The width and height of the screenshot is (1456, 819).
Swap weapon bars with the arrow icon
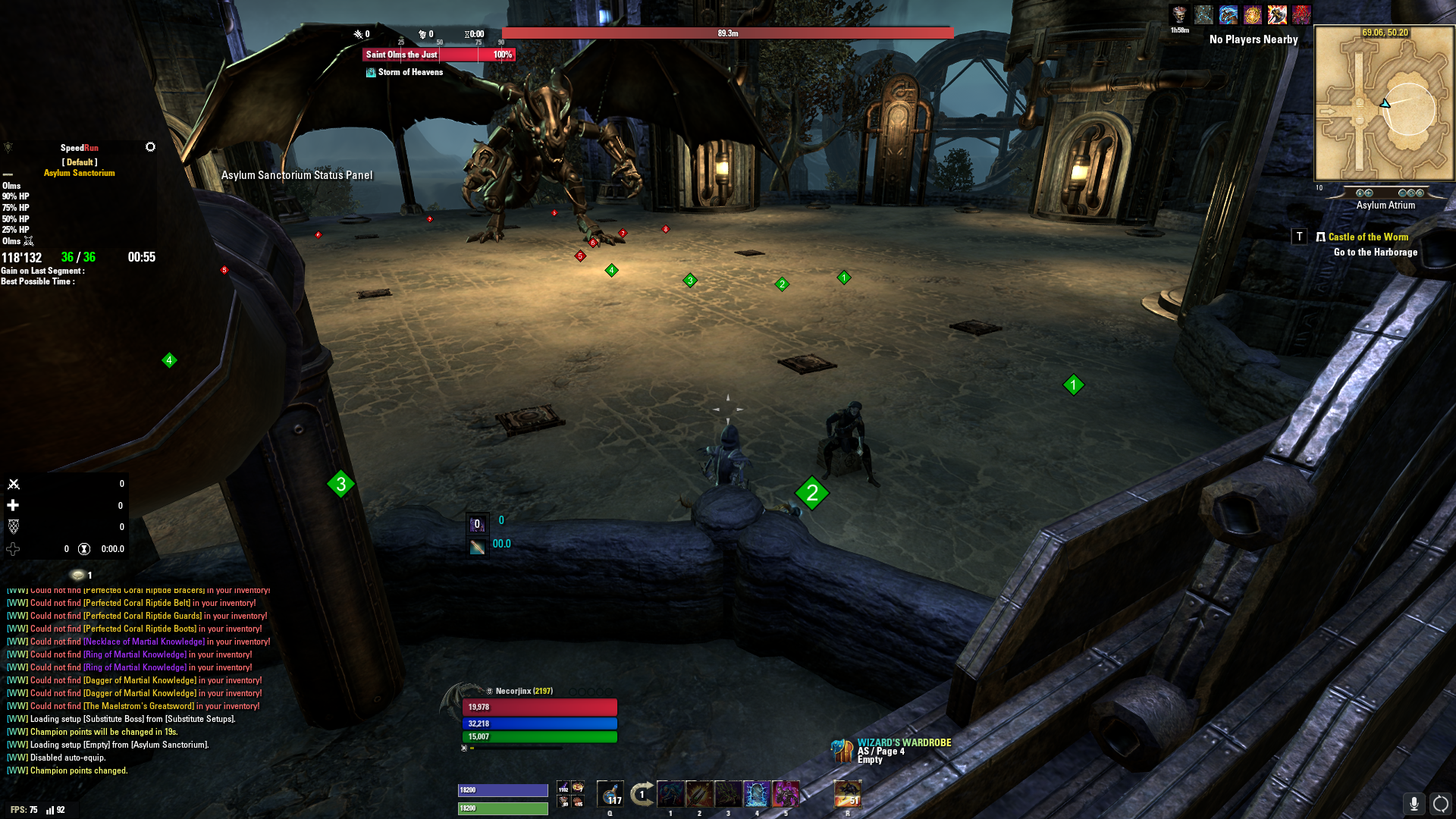pos(642,794)
